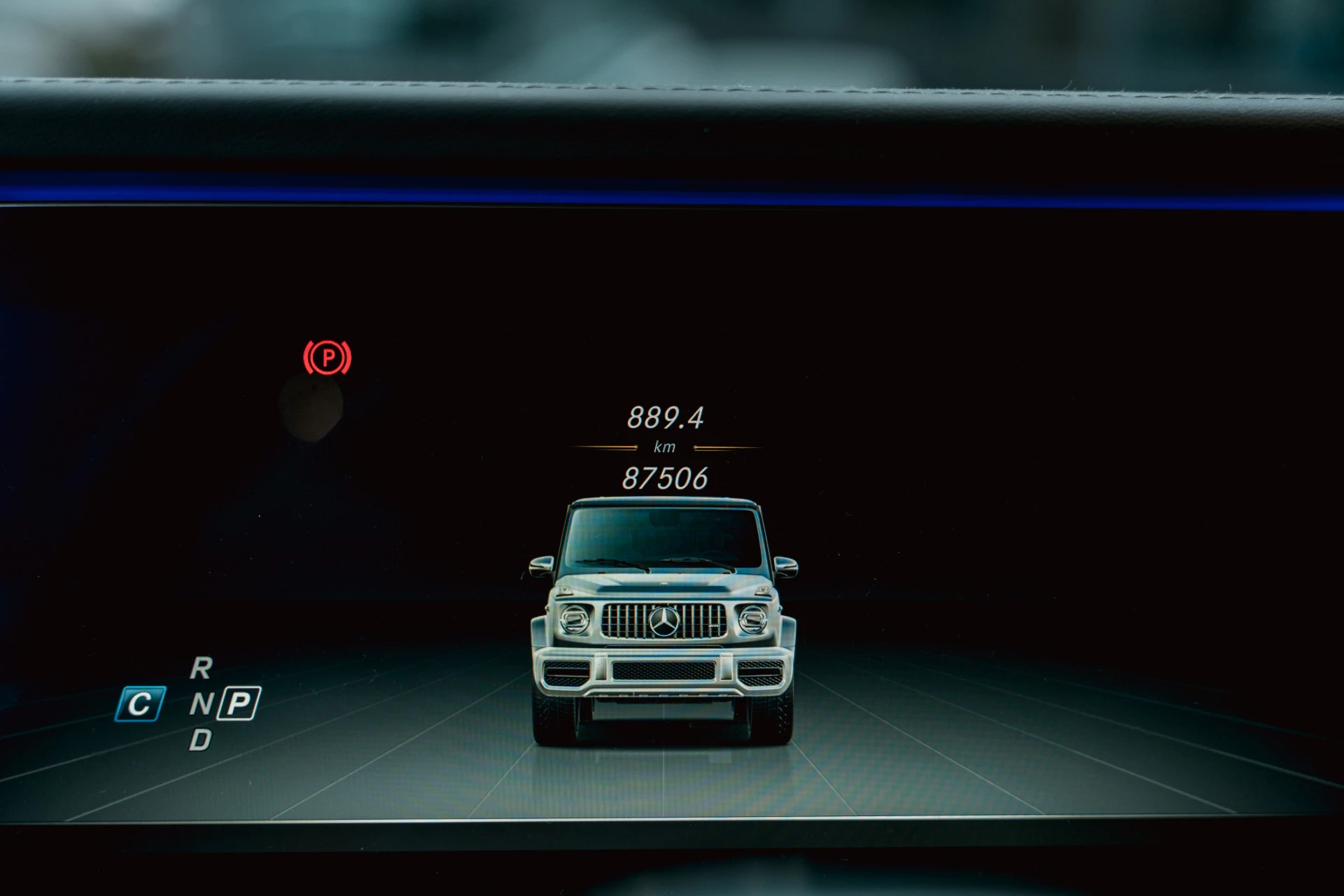Select the N neutral gear letter
This screenshot has width=1344, height=896.
pos(201,703)
